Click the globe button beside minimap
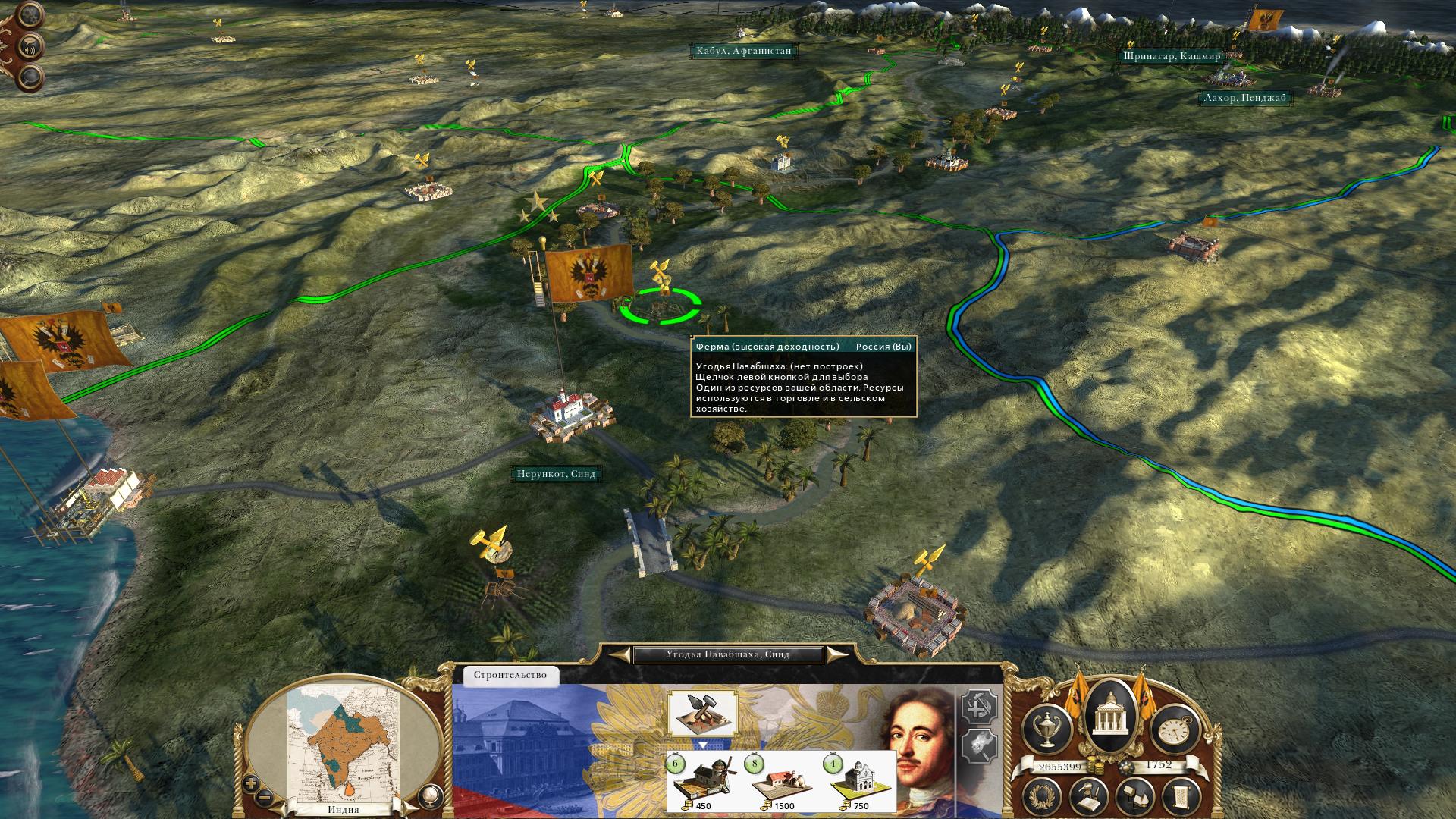 click(x=430, y=794)
